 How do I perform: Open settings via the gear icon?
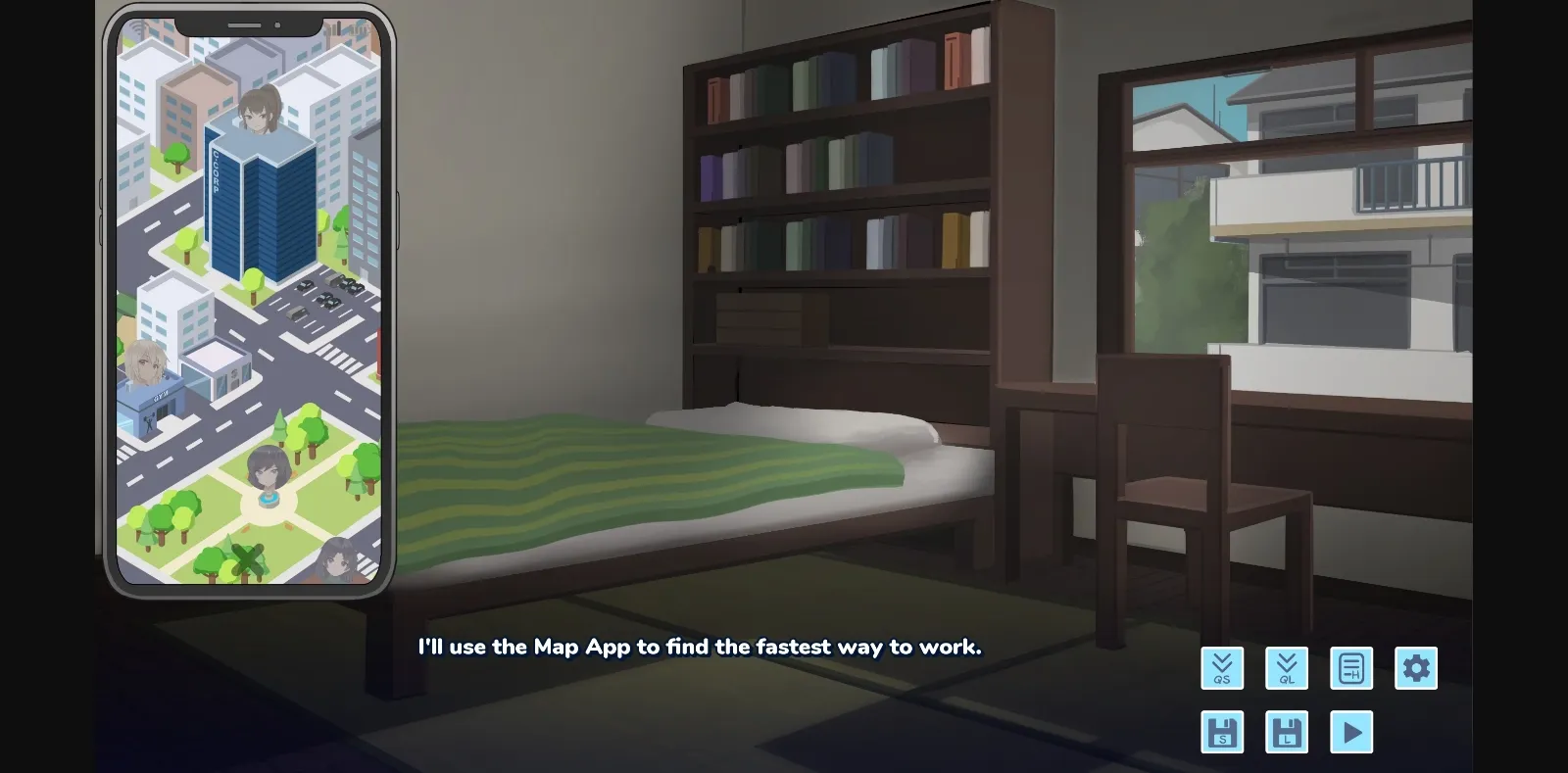pos(1415,668)
